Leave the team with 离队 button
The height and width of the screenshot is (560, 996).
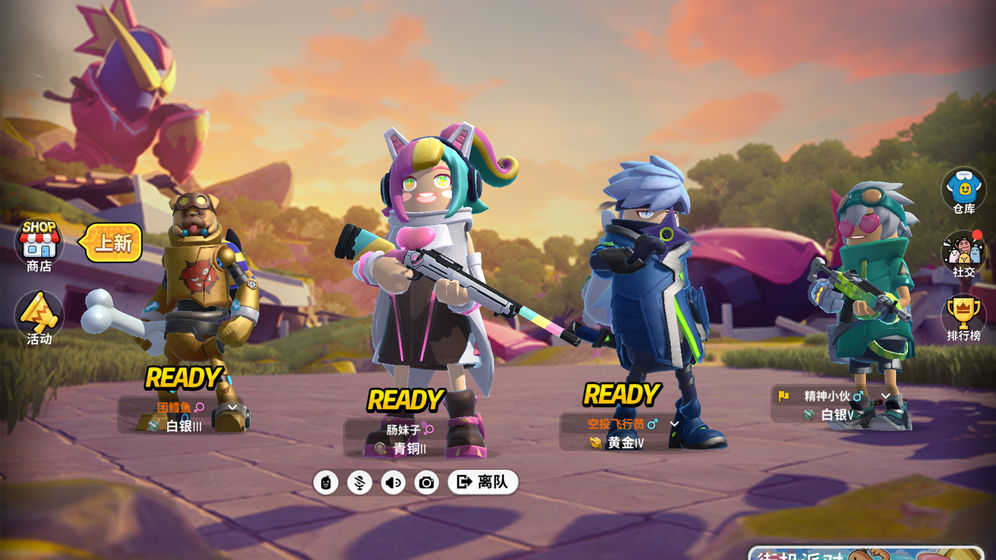coord(483,482)
